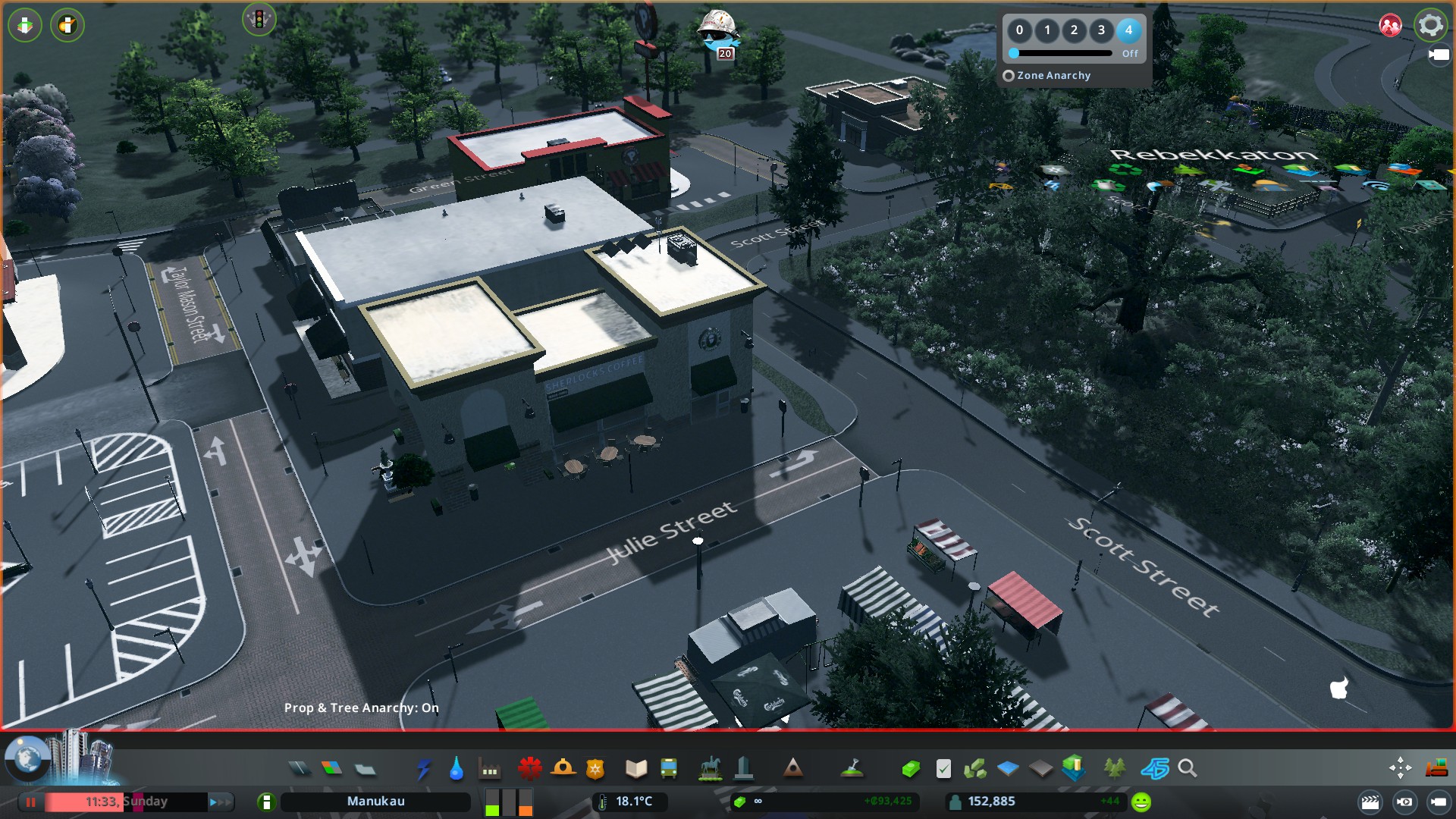Image resolution: width=1456 pixels, height=819 pixels.
Task: Select level 0 in zoning panel
Action: click(1019, 30)
